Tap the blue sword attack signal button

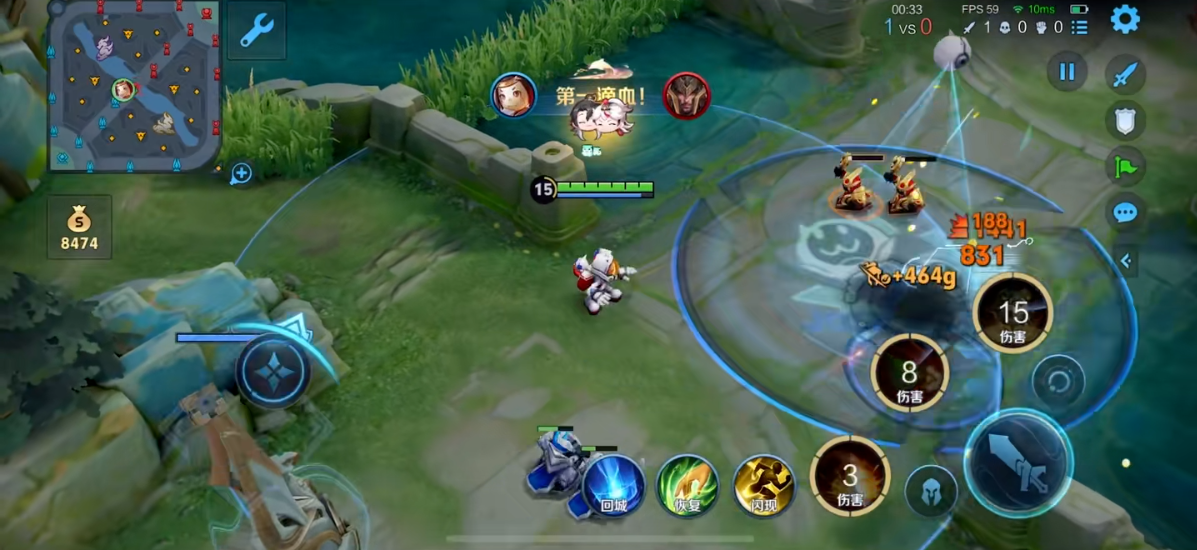click(x=1125, y=74)
